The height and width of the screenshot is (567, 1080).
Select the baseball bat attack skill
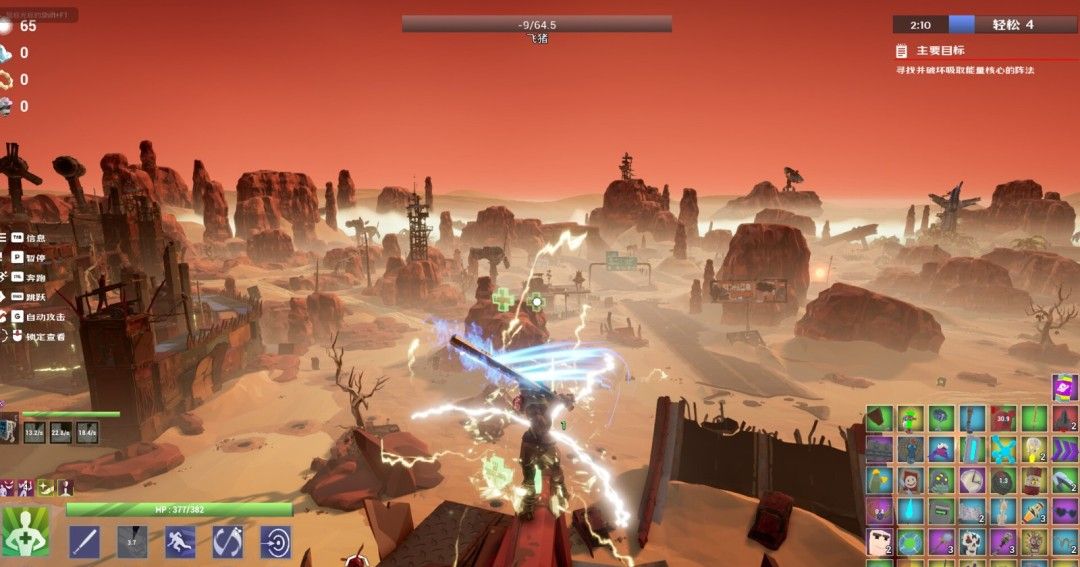84,541
